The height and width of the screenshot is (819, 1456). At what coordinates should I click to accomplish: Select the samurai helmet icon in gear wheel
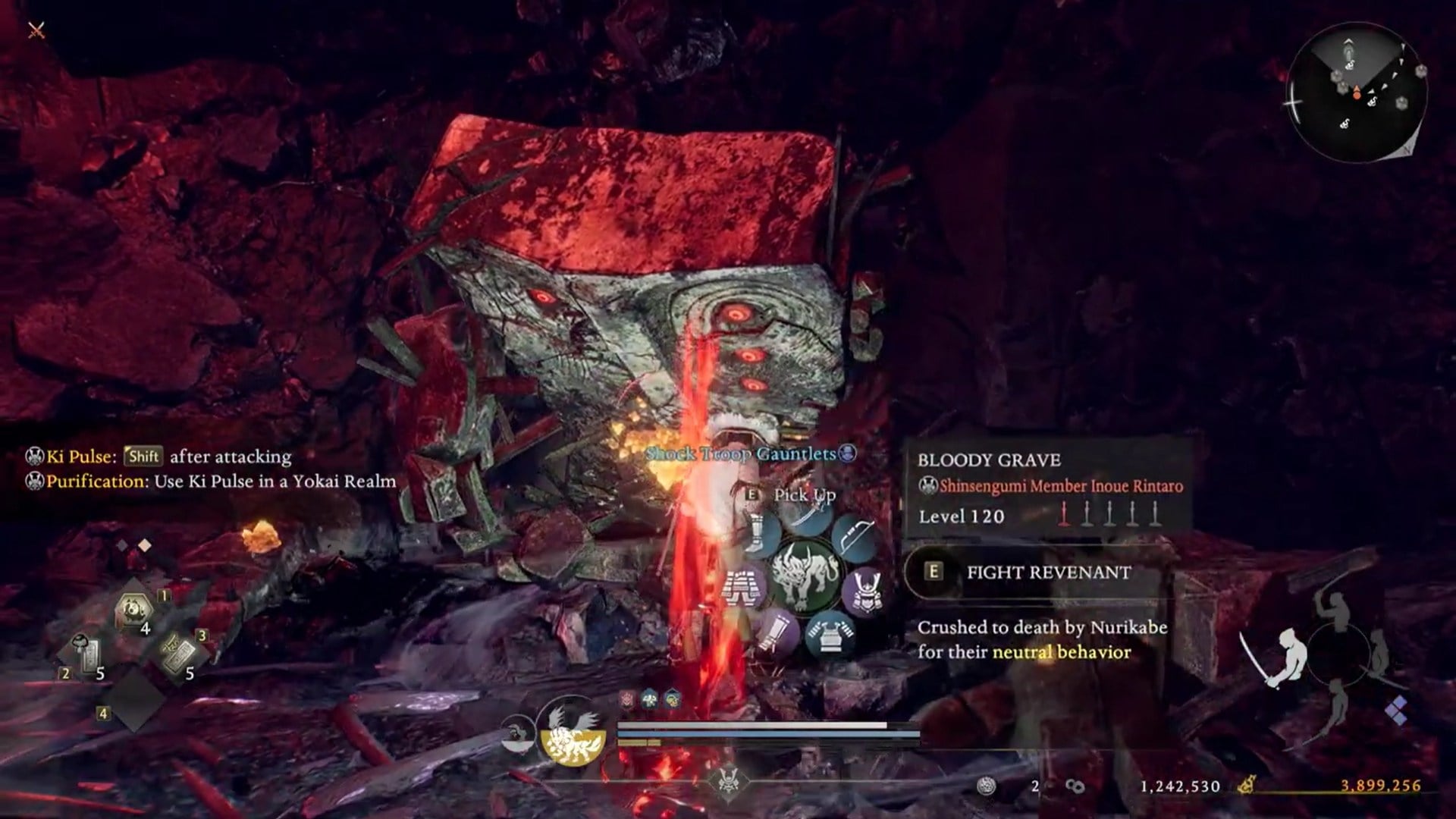pyautogui.click(x=866, y=592)
